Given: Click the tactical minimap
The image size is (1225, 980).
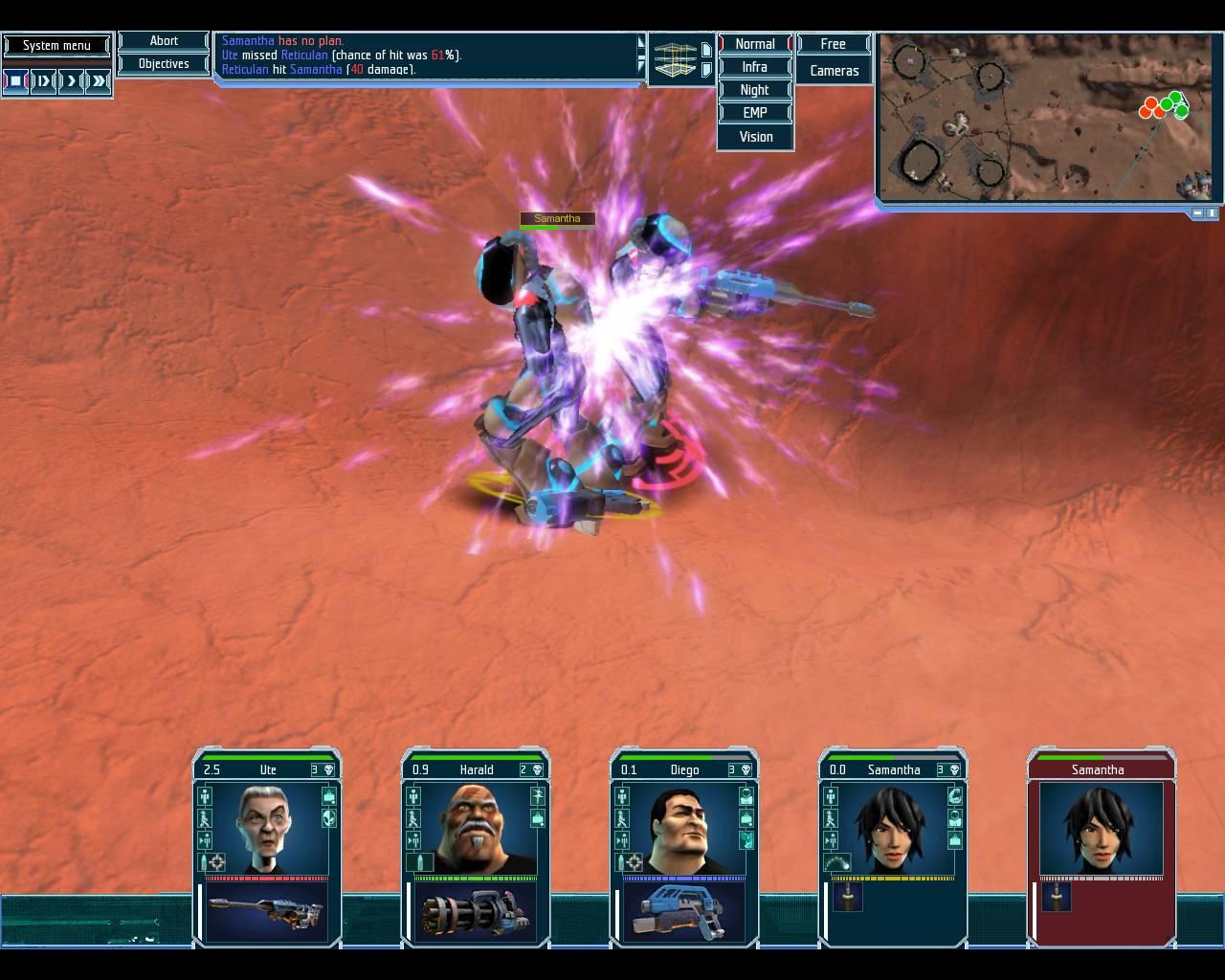Looking at the screenshot, I should point(1046,117).
